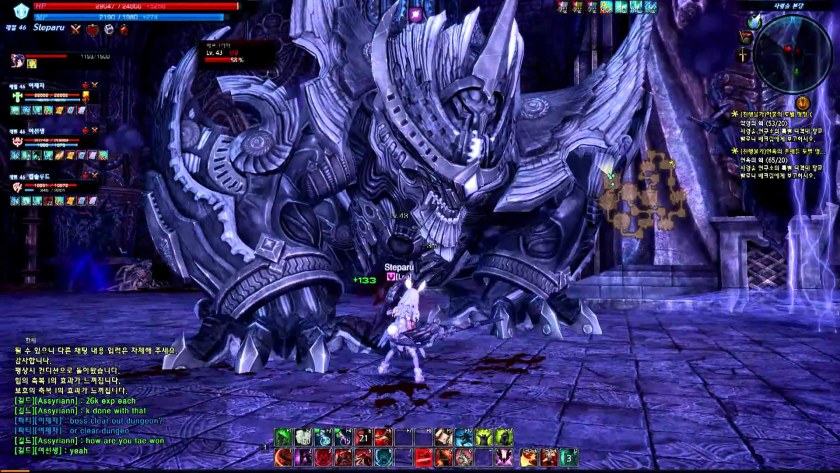
Task: Click the red winged icon beside the minimap
Action: click(x=743, y=37)
